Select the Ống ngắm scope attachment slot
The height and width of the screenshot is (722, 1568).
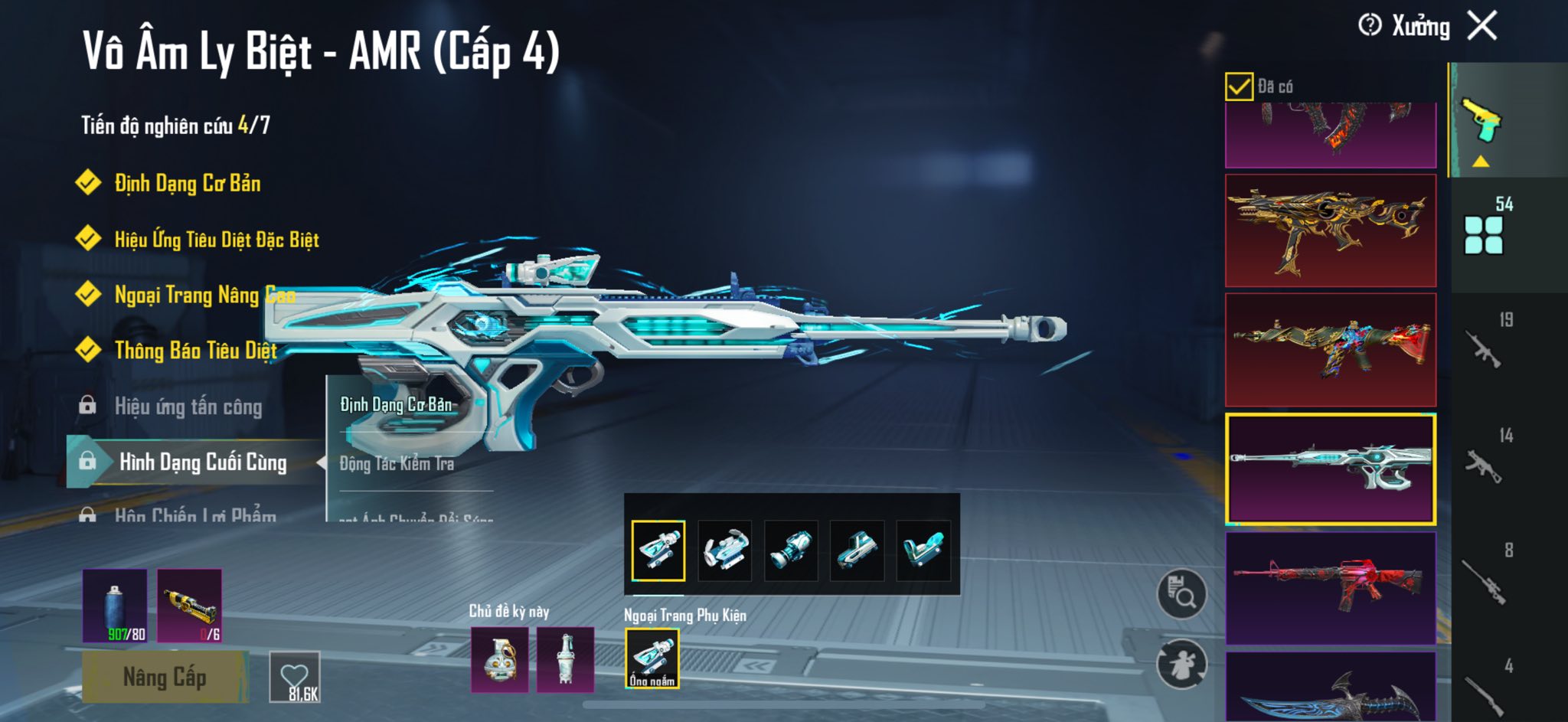652,658
